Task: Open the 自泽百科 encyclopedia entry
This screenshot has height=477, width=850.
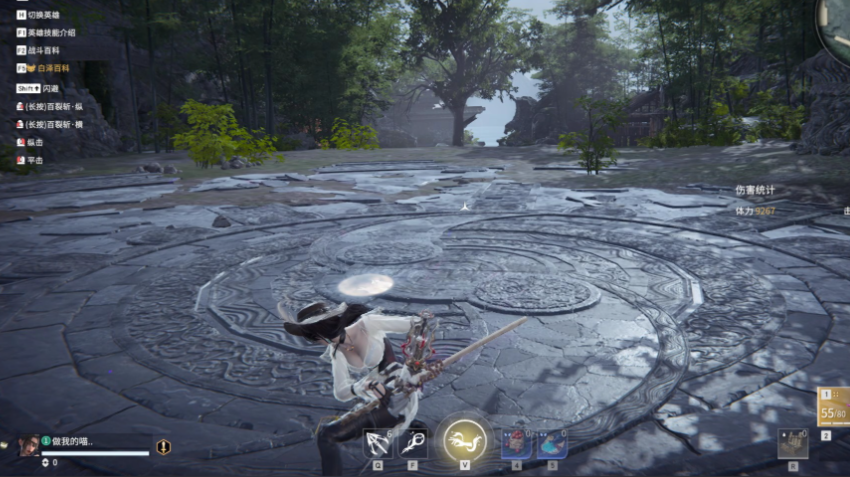Action: pyautogui.click(x=52, y=68)
